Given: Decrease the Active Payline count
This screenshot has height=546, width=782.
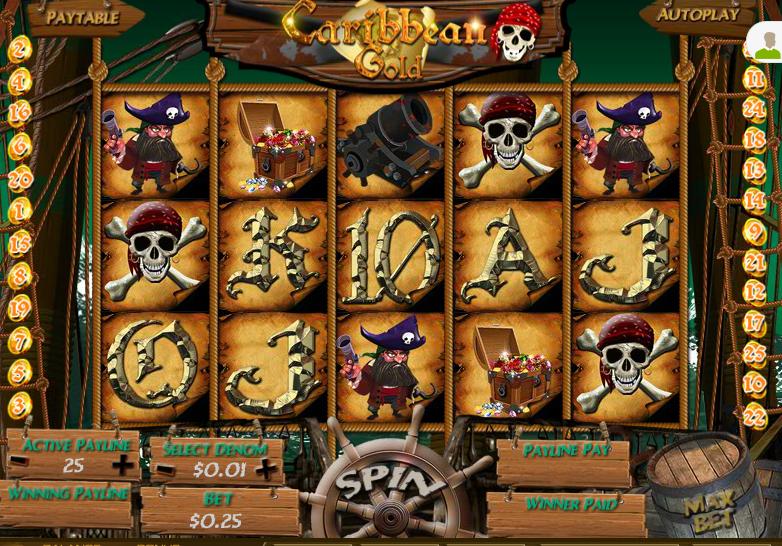Looking at the screenshot, I should coord(19,466).
